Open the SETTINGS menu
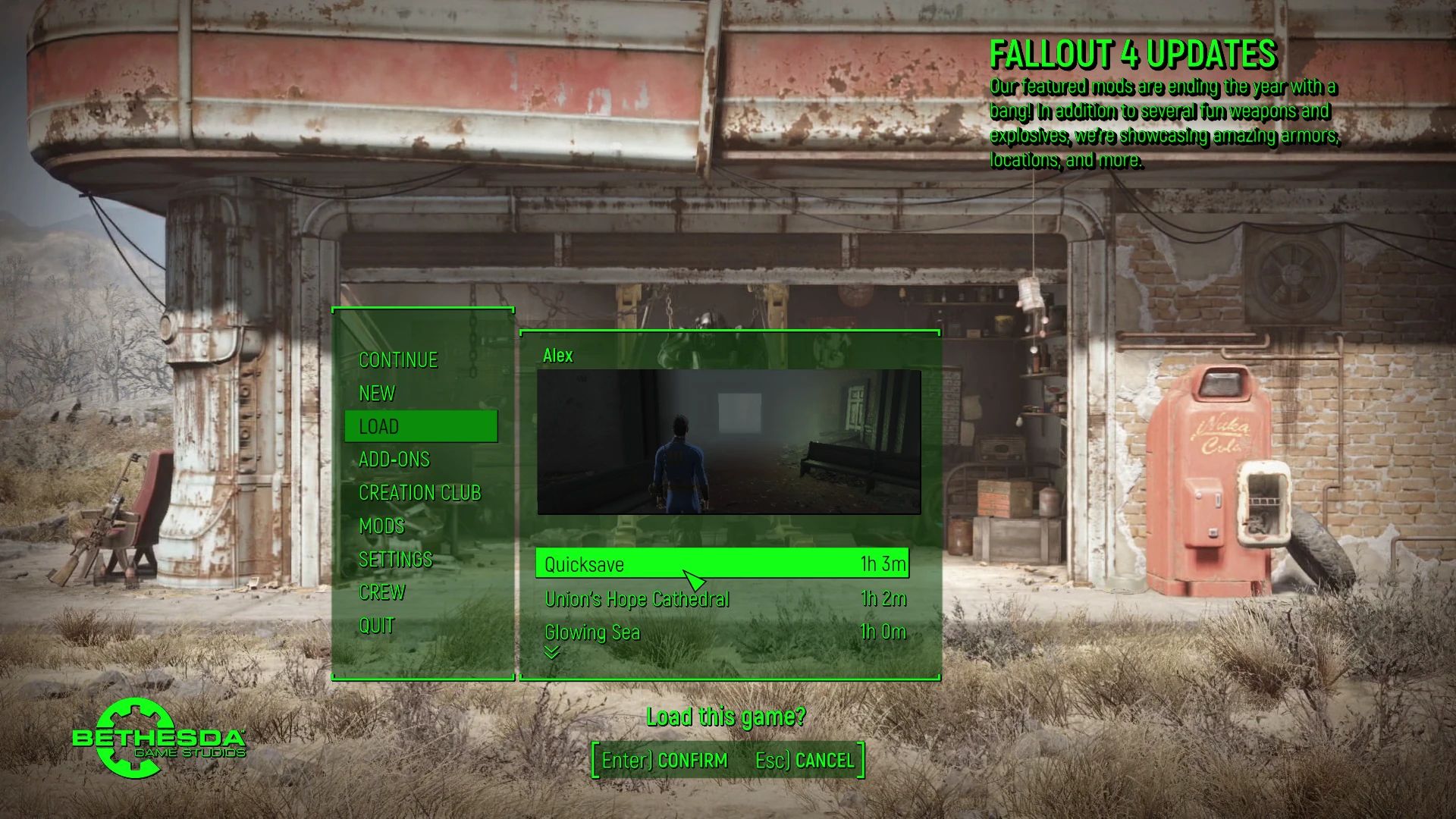Screen dimensions: 1456x819 coord(396,559)
